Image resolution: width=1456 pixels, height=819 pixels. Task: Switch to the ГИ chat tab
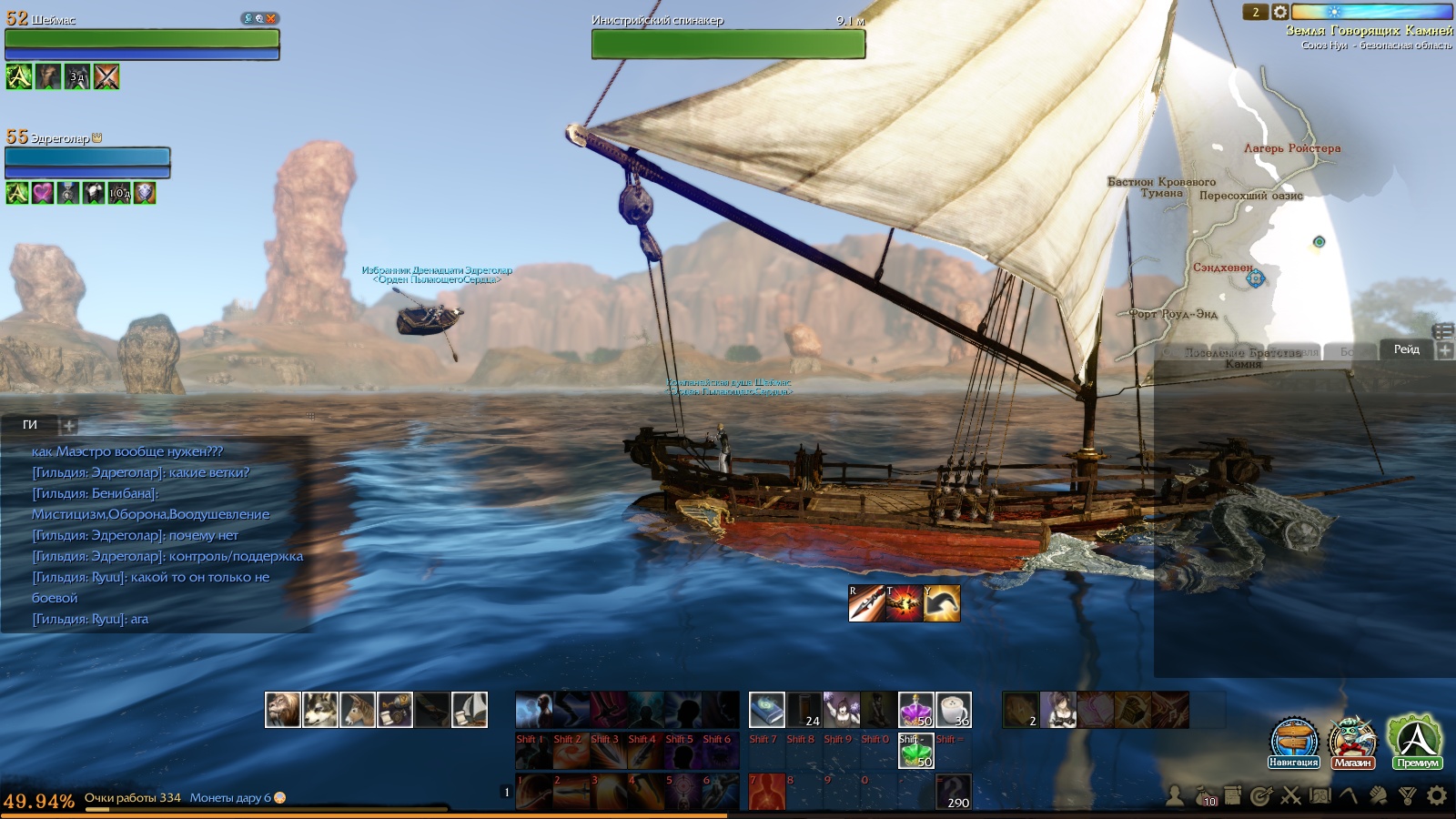tap(30, 425)
